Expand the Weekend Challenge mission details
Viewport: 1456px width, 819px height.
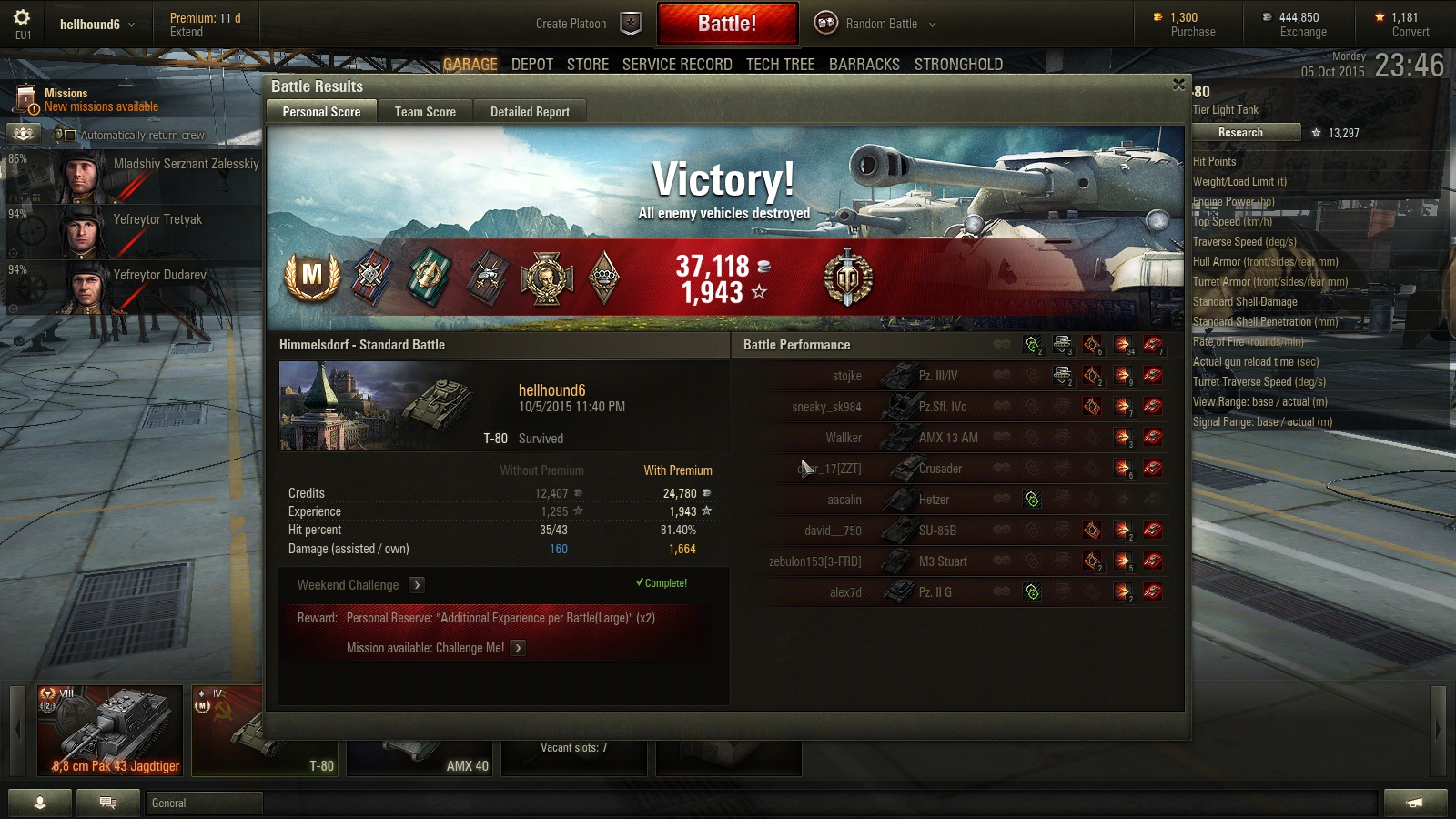[x=417, y=585]
